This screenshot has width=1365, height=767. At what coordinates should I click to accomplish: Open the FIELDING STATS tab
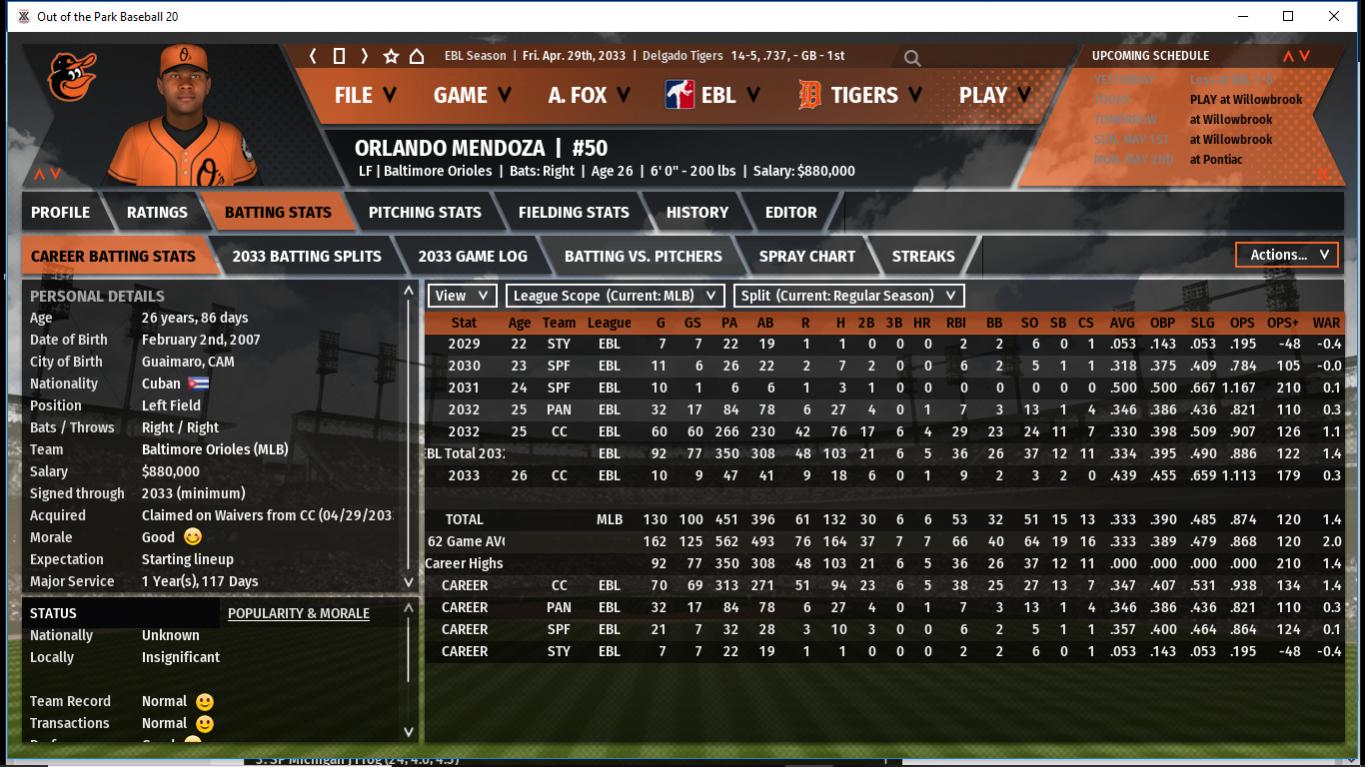pyautogui.click(x=573, y=212)
